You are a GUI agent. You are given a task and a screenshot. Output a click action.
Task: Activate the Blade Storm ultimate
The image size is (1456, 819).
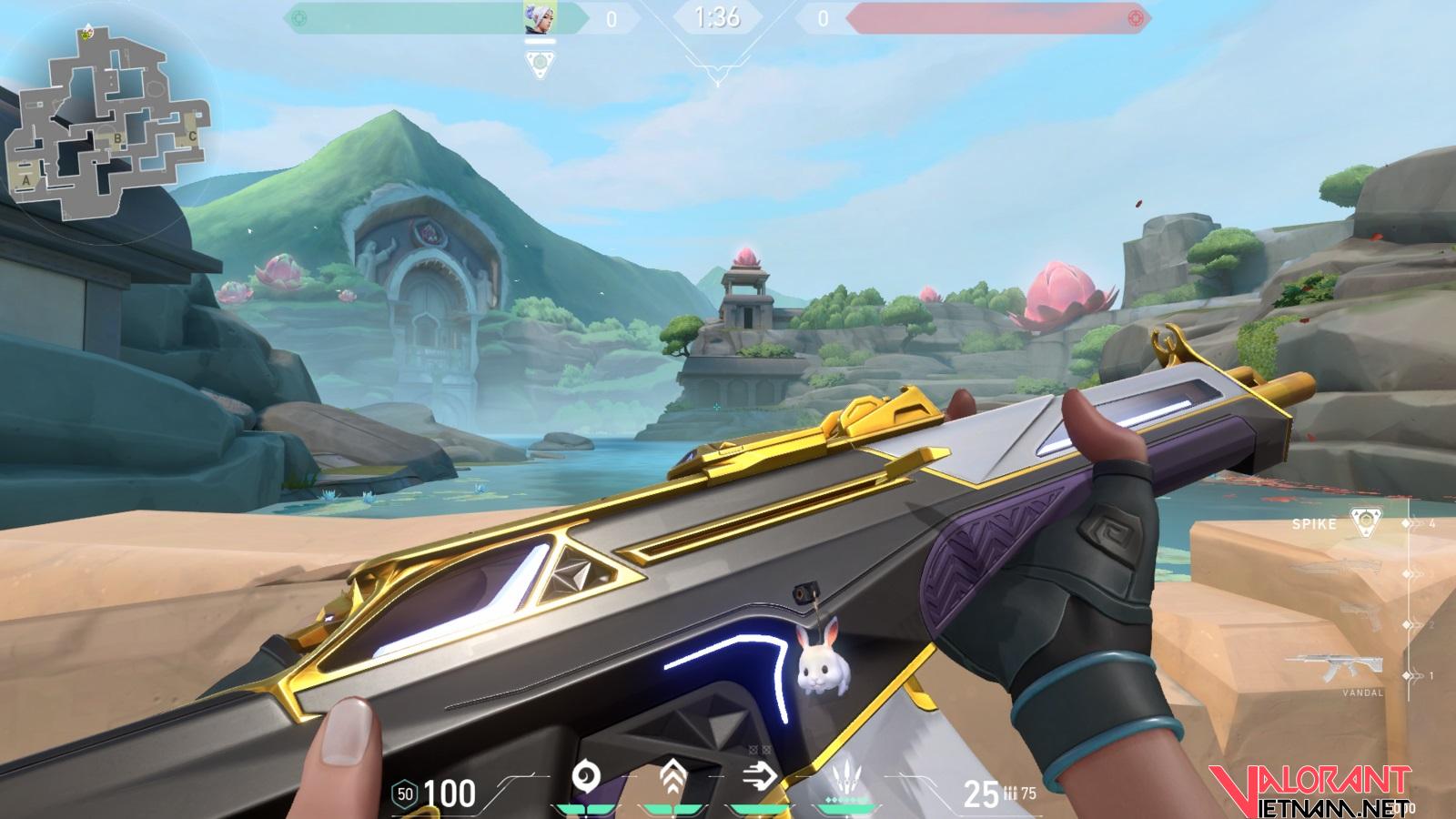846,780
